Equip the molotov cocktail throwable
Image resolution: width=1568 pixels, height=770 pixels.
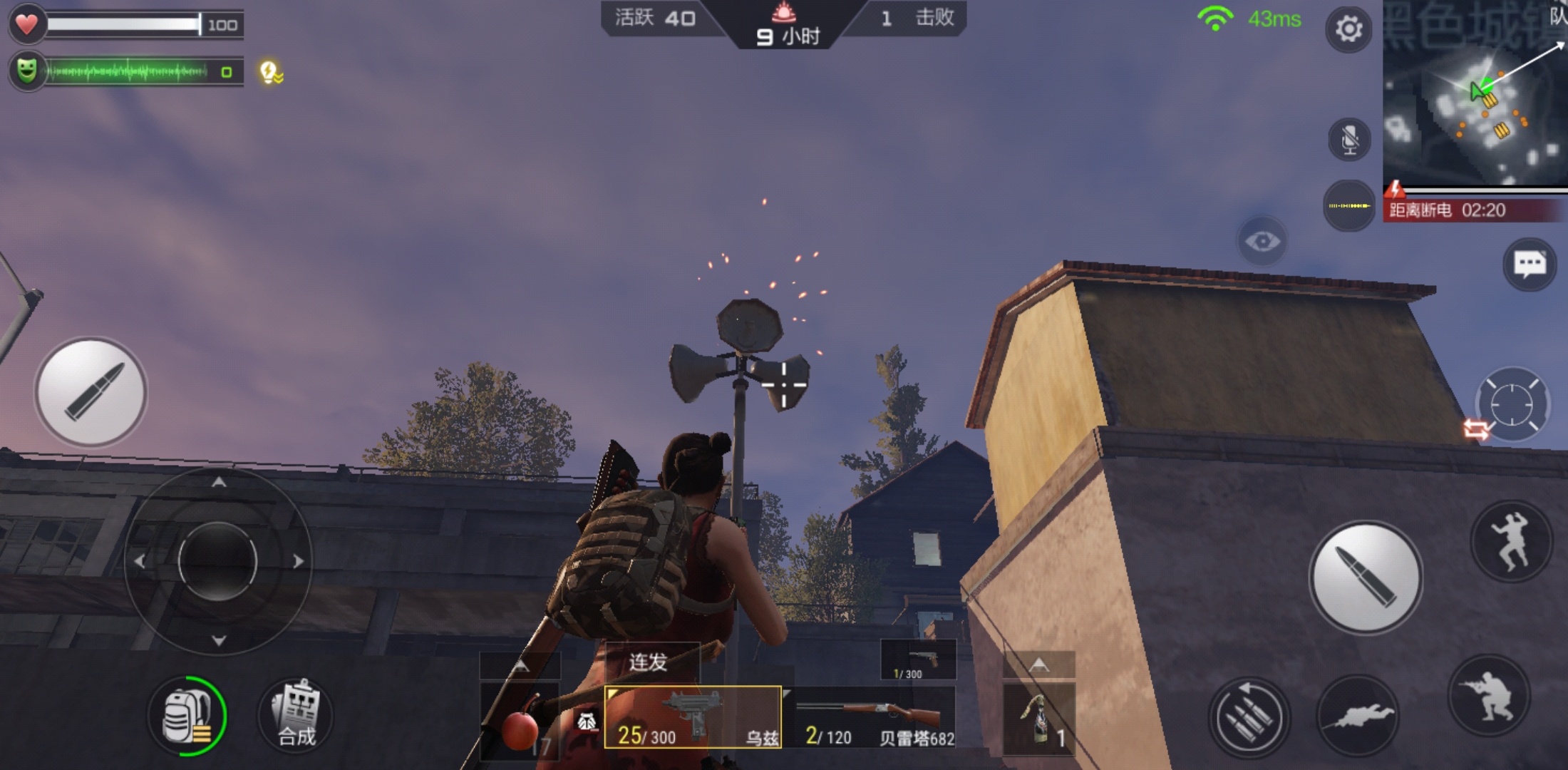pos(1038,717)
